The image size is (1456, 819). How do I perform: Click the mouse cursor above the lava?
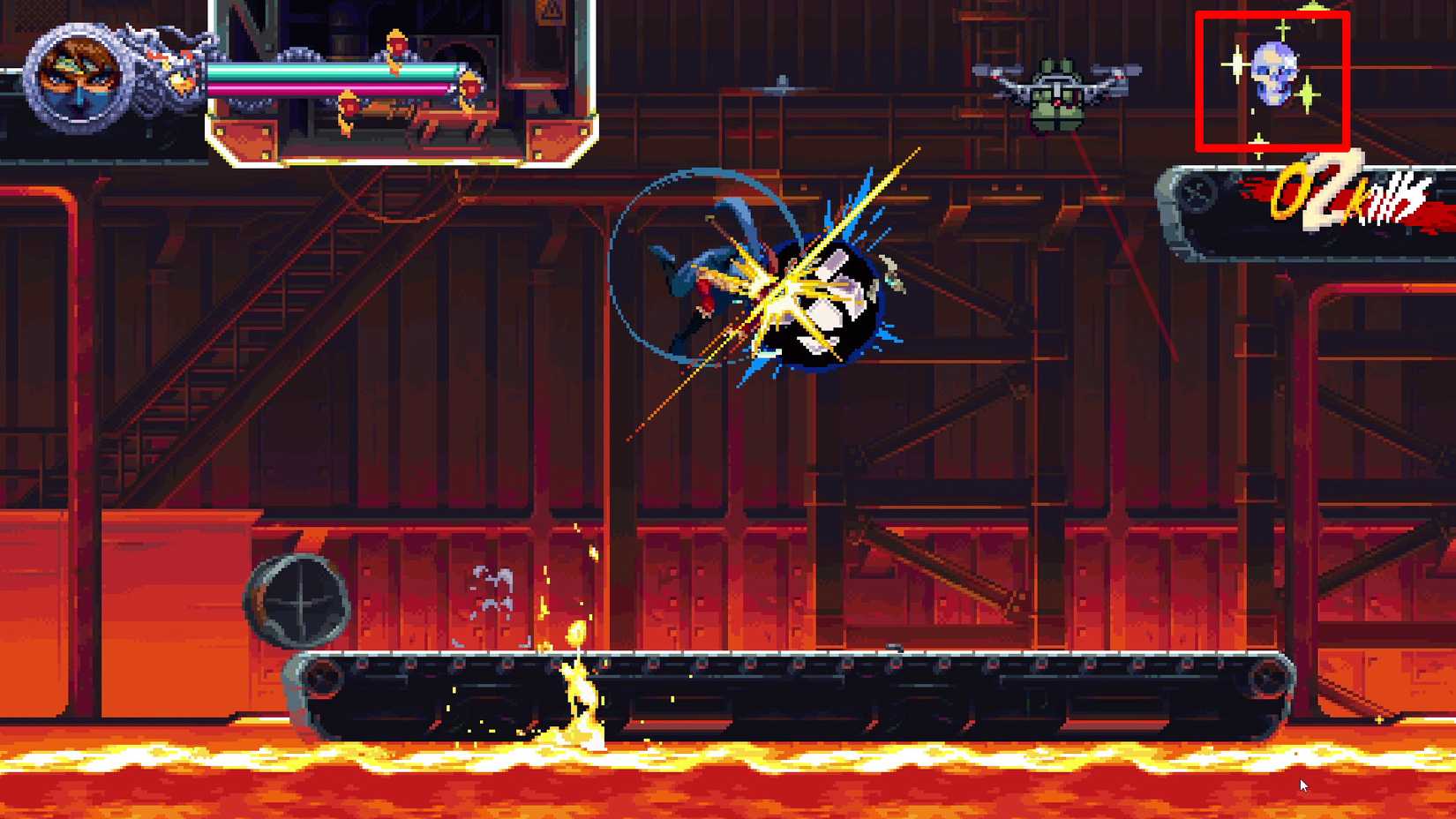tap(1302, 785)
